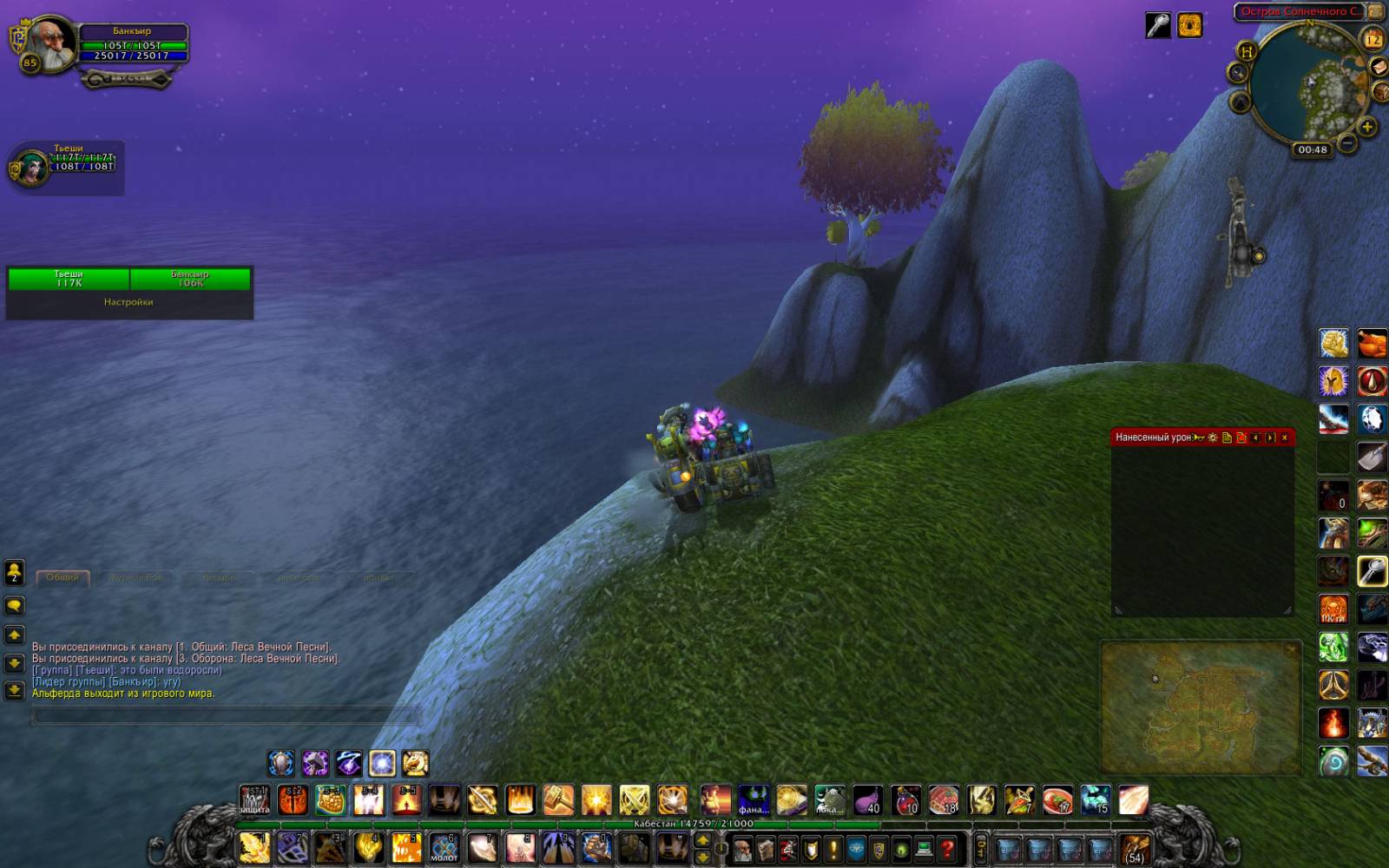The image size is (1389, 868).
Task: Close the Нанесенный урон damage meter window
Action: coord(1285,437)
